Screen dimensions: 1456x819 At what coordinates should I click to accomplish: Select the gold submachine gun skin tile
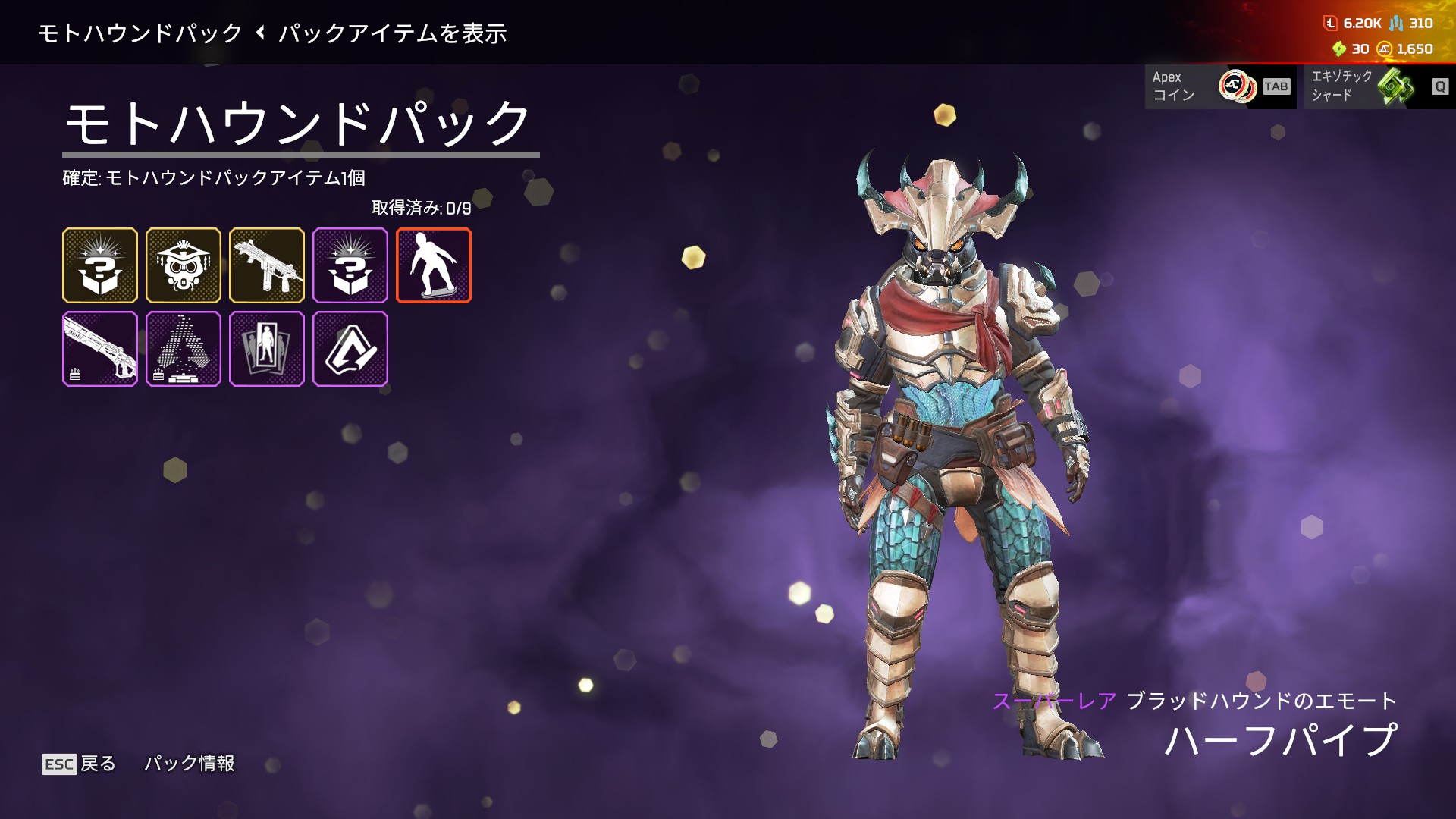pos(267,265)
